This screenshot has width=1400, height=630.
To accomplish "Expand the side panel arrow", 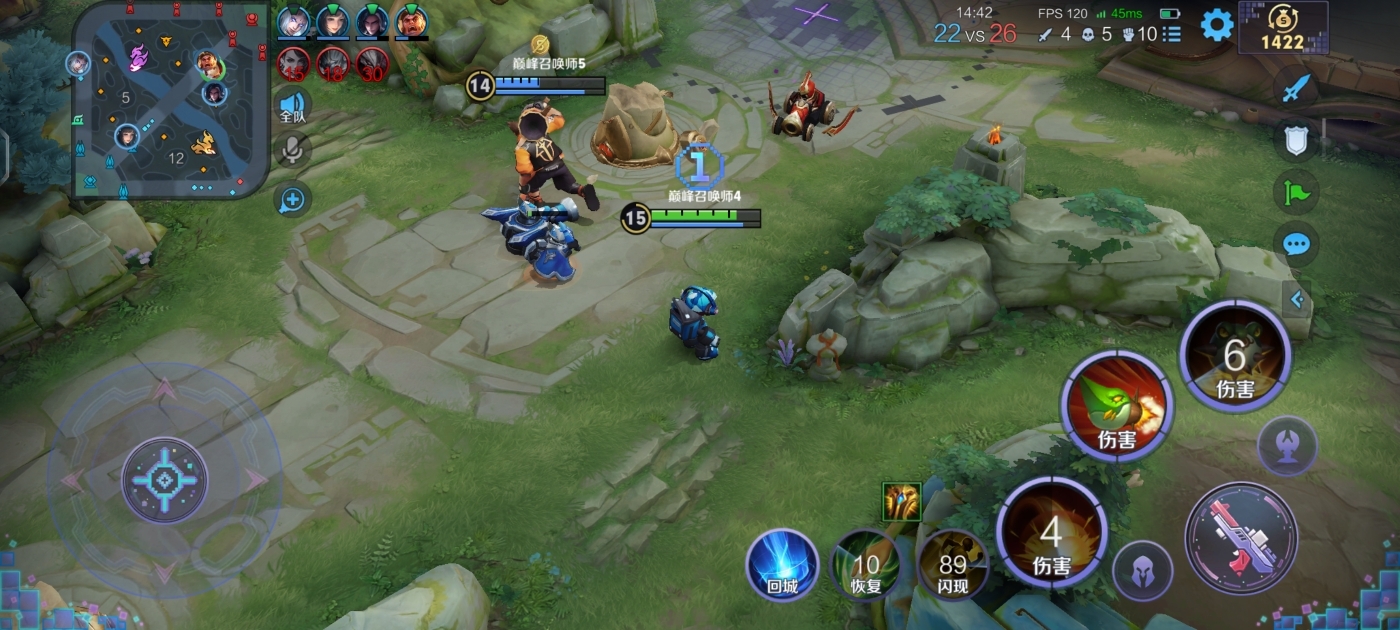I will pyautogui.click(x=1297, y=298).
